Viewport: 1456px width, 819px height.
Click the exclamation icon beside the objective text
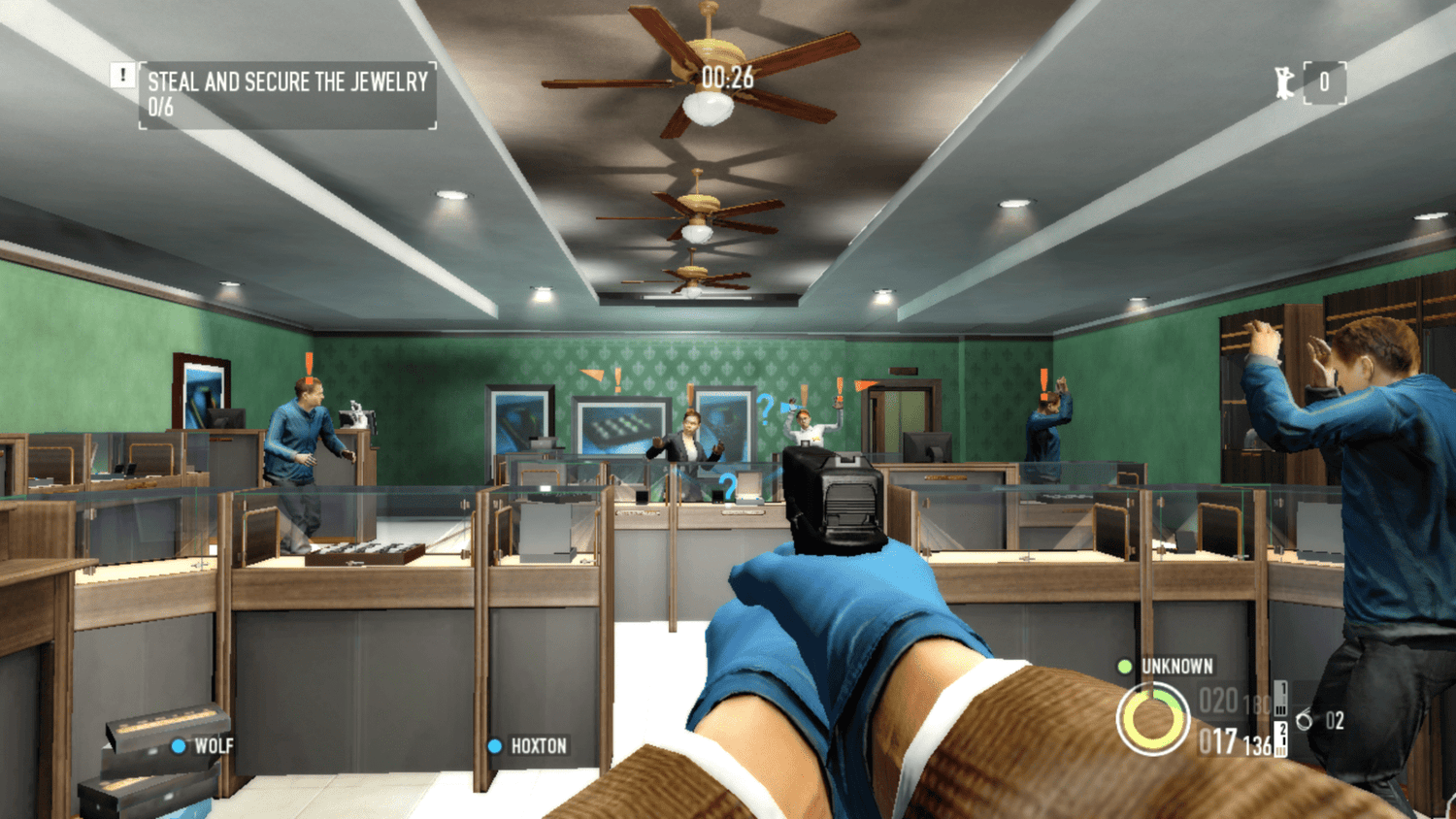pos(122,74)
